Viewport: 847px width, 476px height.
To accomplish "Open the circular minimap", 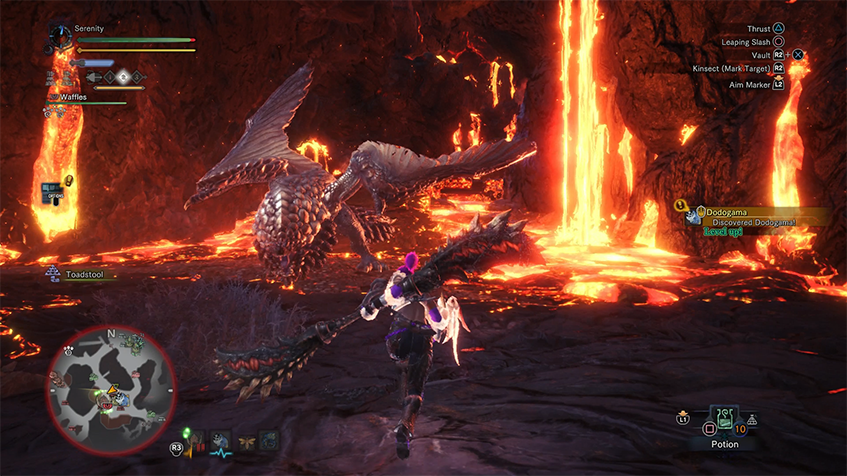I will tap(112, 390).
